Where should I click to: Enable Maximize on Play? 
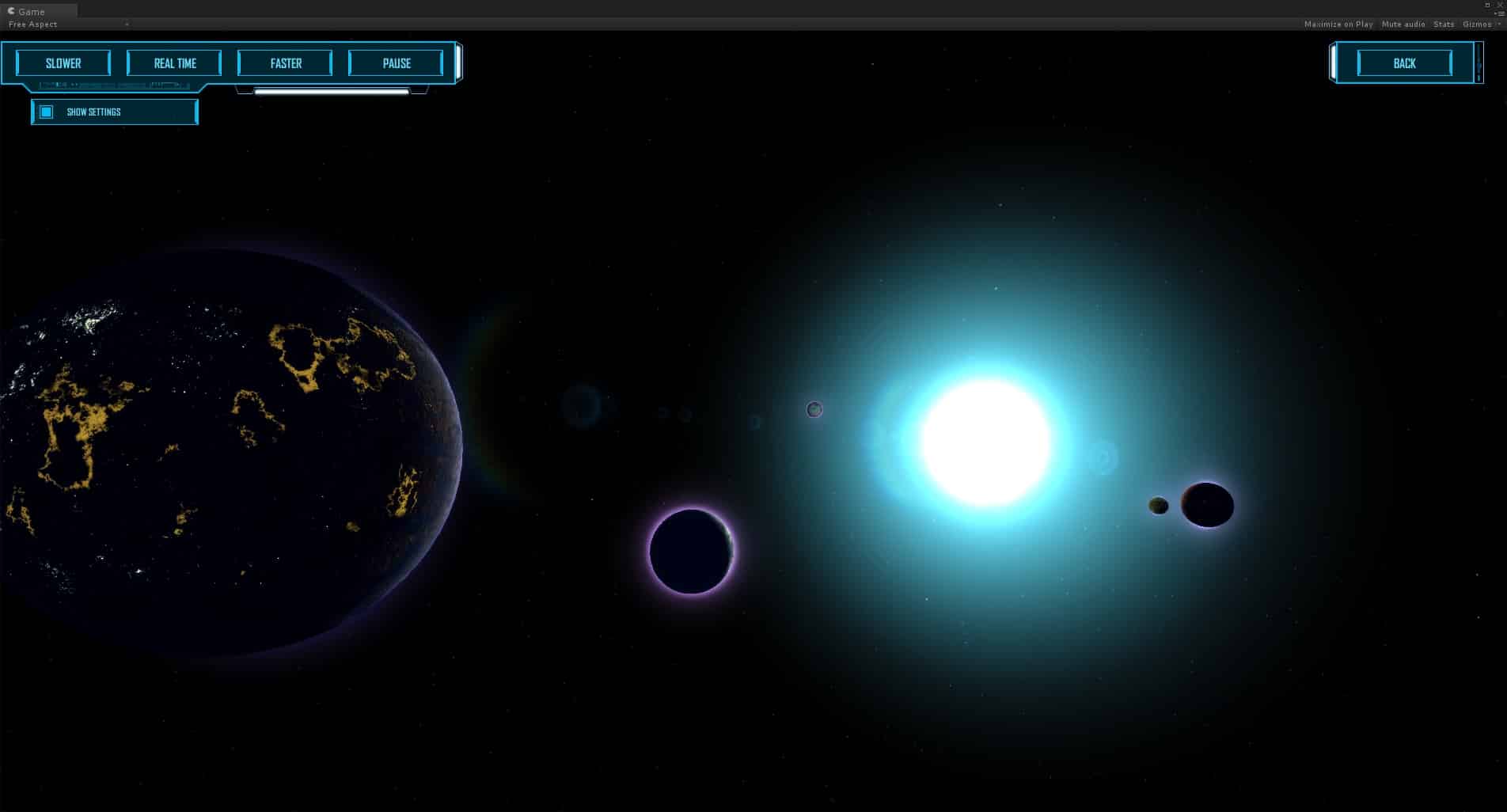point(1338,24)
